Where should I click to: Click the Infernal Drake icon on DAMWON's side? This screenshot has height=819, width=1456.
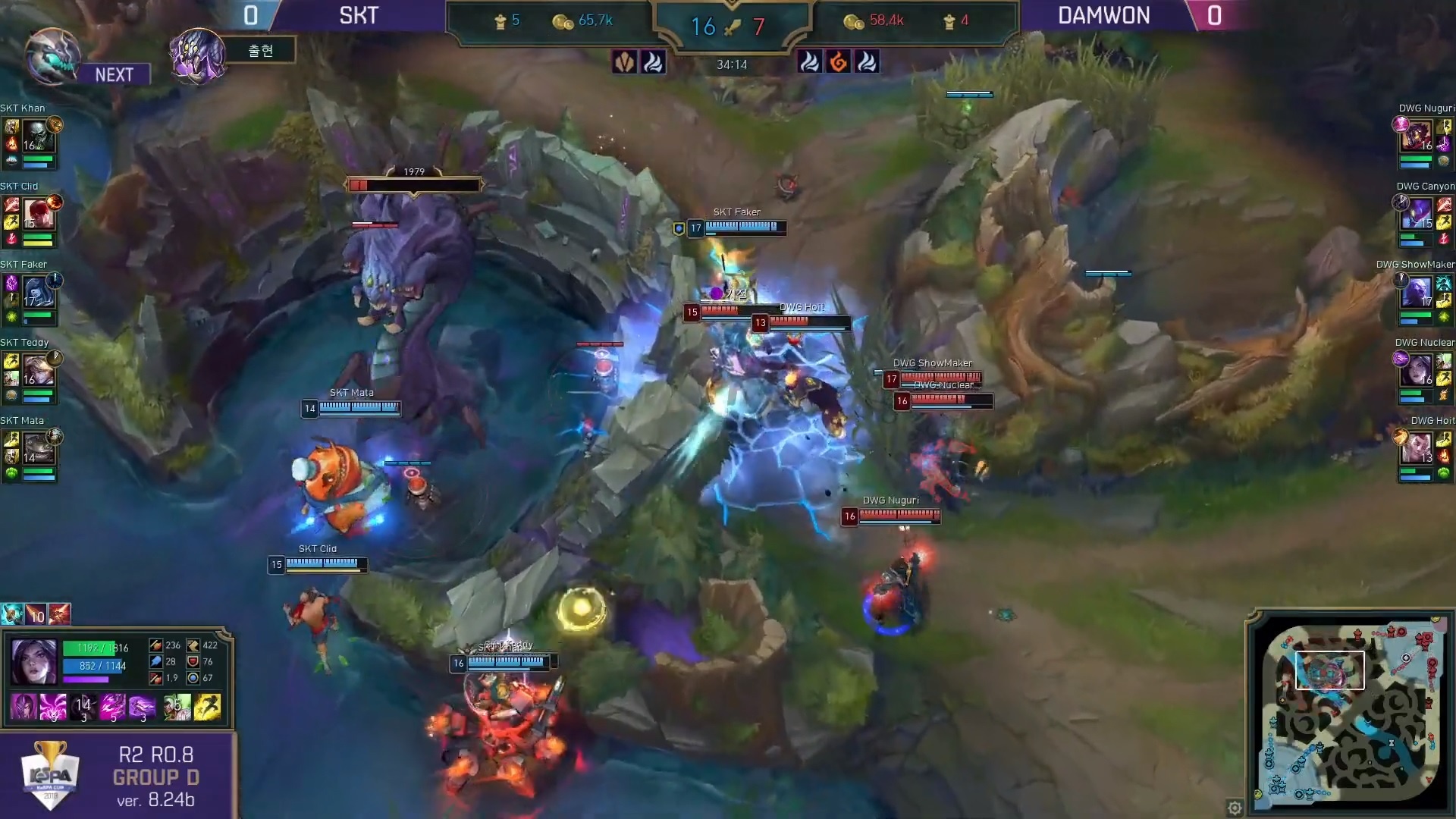[x=839, y=62]
